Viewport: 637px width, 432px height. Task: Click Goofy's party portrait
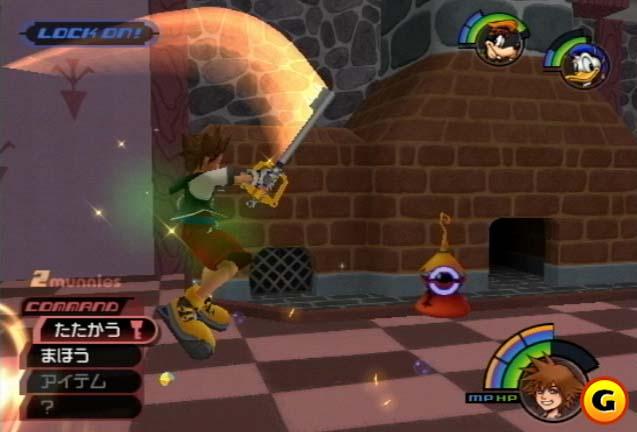click(x=498, y=44)
